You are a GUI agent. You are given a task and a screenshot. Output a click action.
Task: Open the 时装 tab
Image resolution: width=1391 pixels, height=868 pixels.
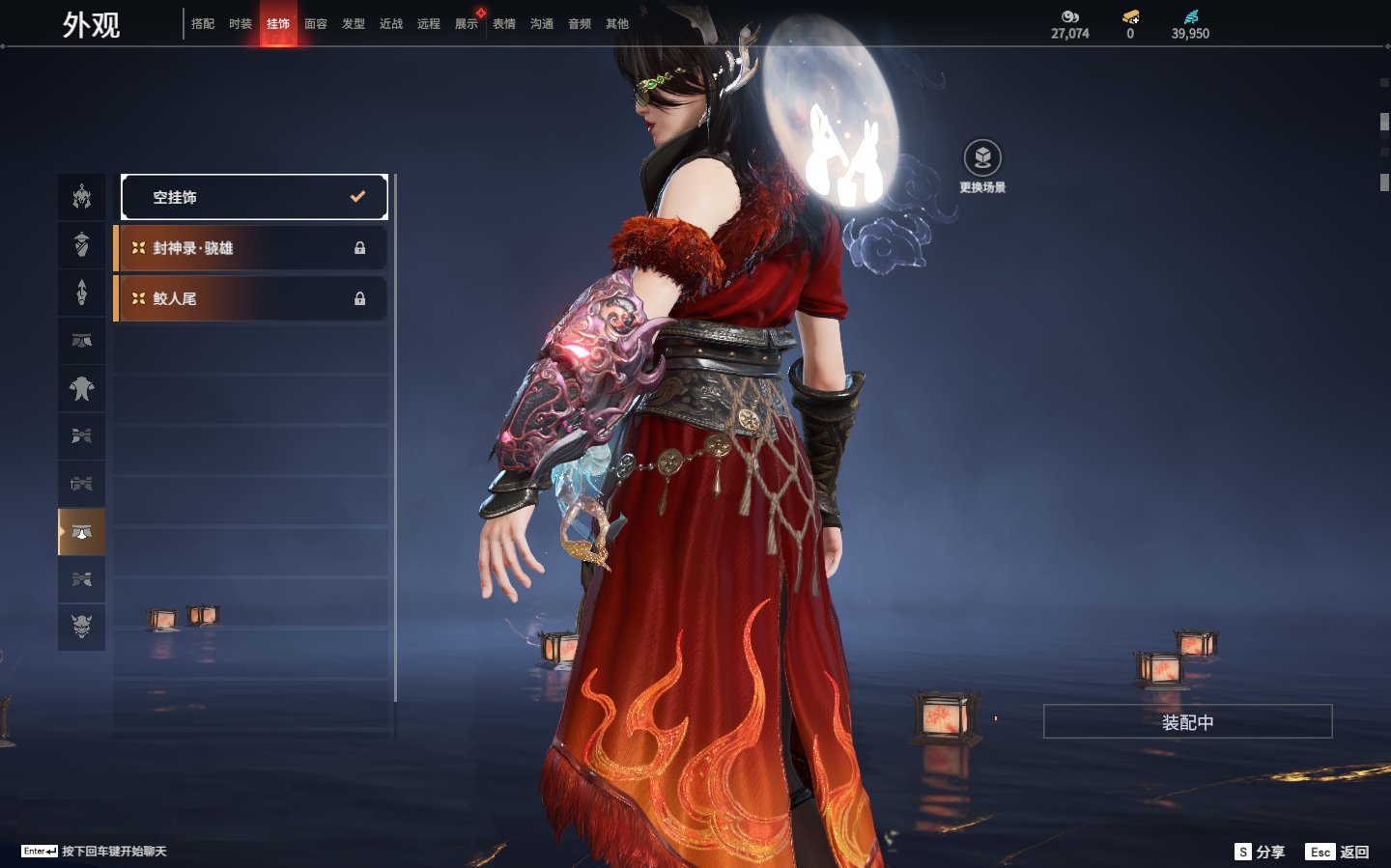(x=241, y=24)
